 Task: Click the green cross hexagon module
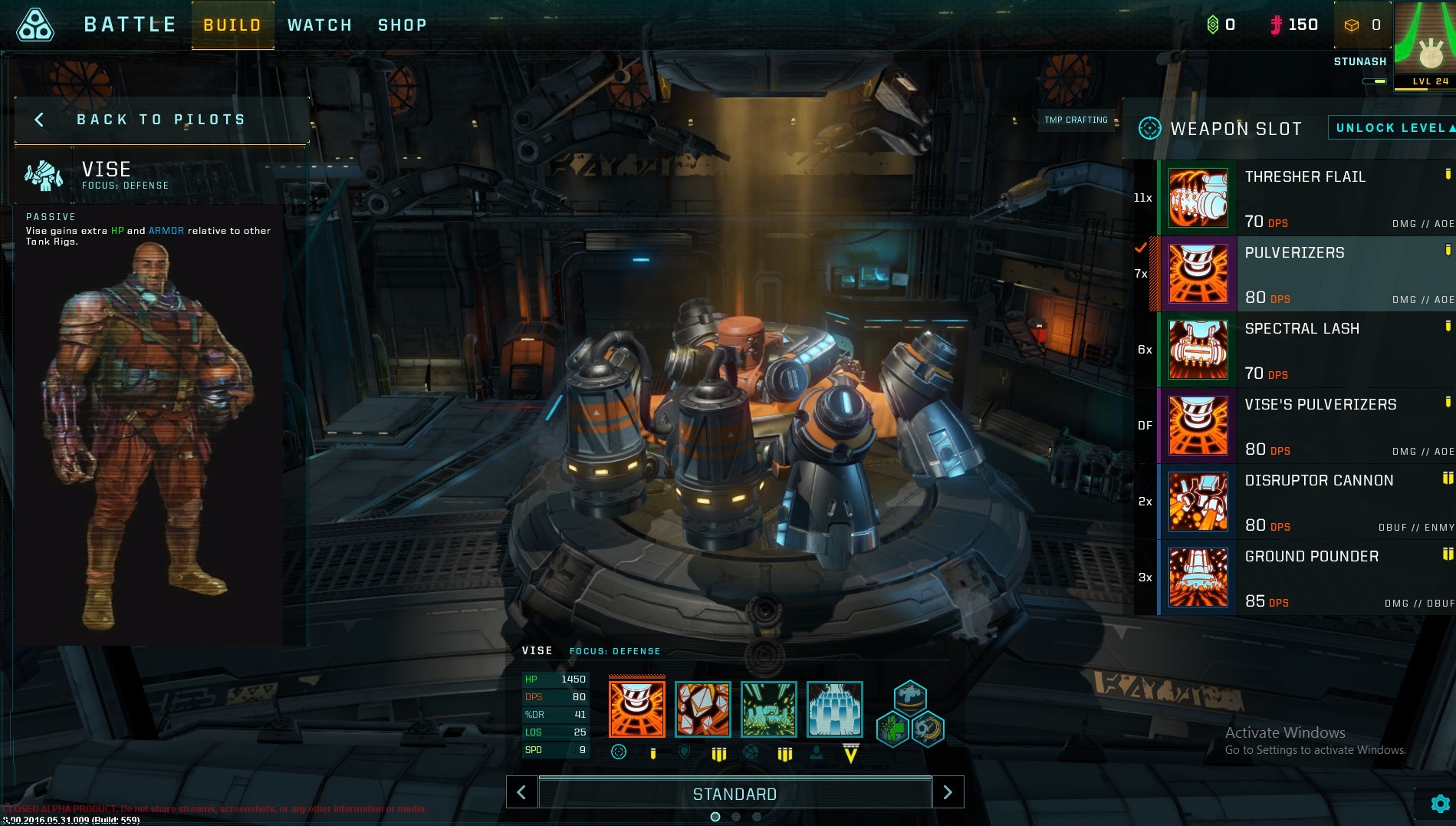[x=892, y=728]
